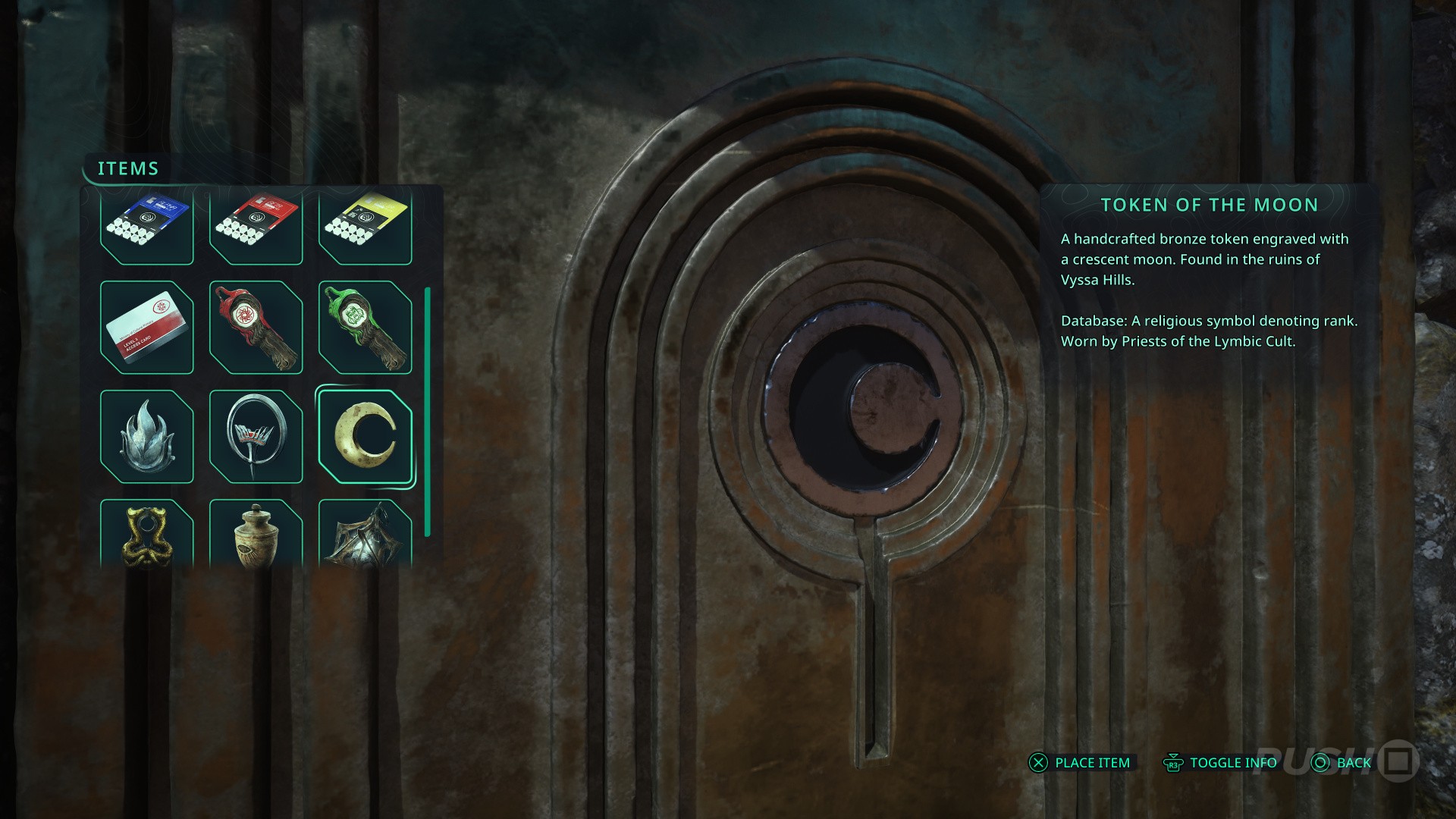Select the dark spiked metal relic

pyautogui.click(x=365, y=534)
